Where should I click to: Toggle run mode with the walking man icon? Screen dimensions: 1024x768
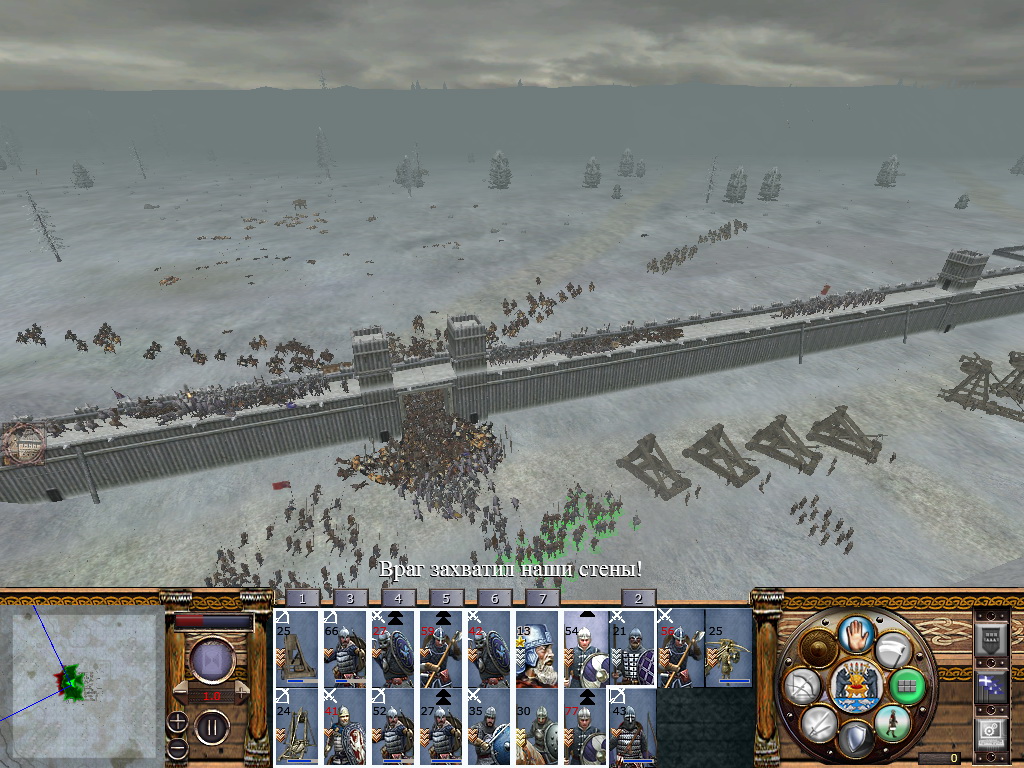(893, 723)
